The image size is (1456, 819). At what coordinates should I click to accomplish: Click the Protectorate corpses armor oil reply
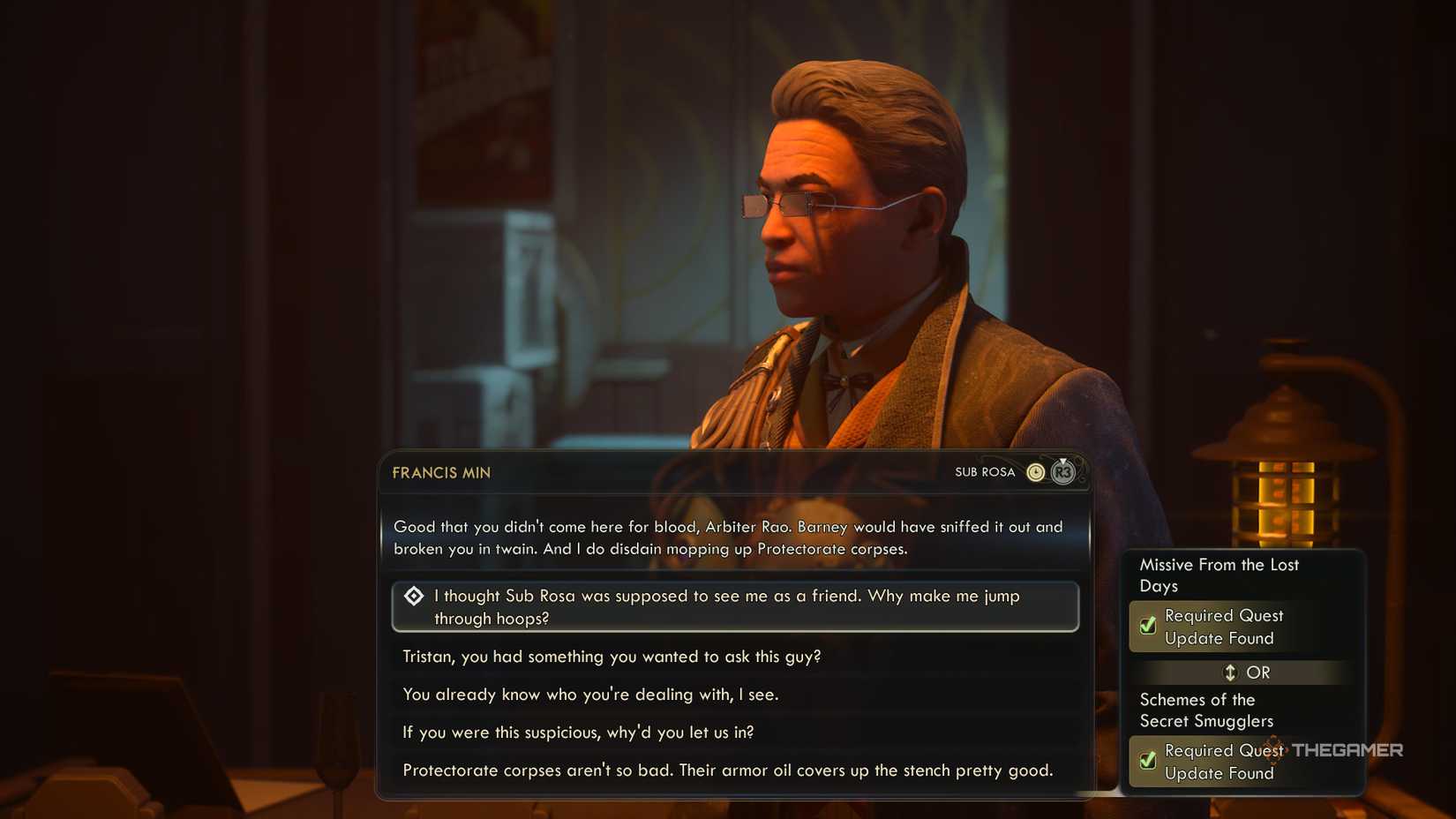tap(727, 770)
